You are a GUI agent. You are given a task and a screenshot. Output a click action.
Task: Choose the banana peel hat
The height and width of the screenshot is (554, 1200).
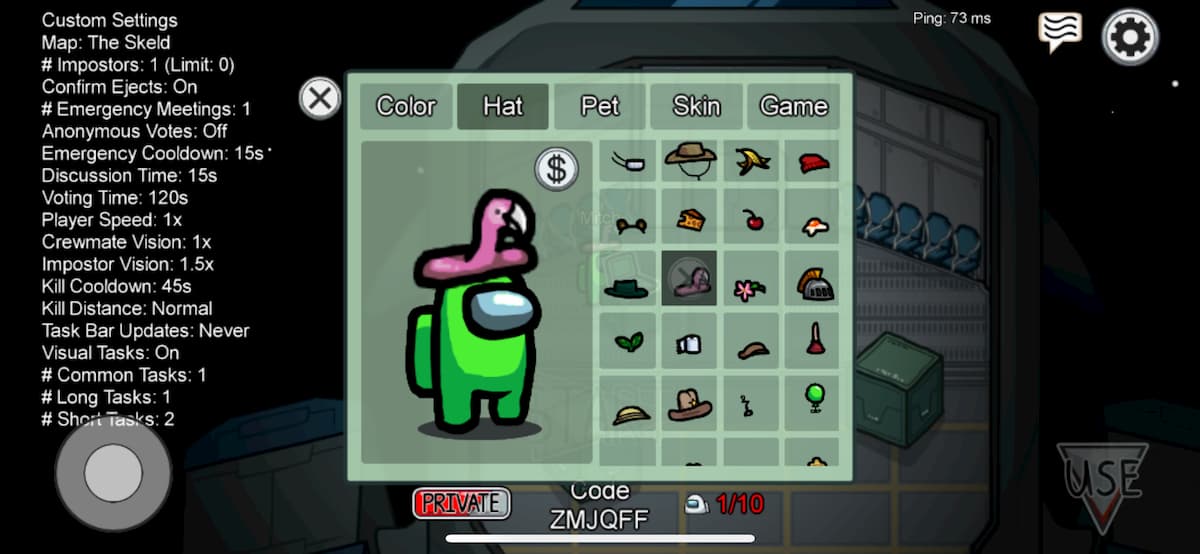coord(750,161)
